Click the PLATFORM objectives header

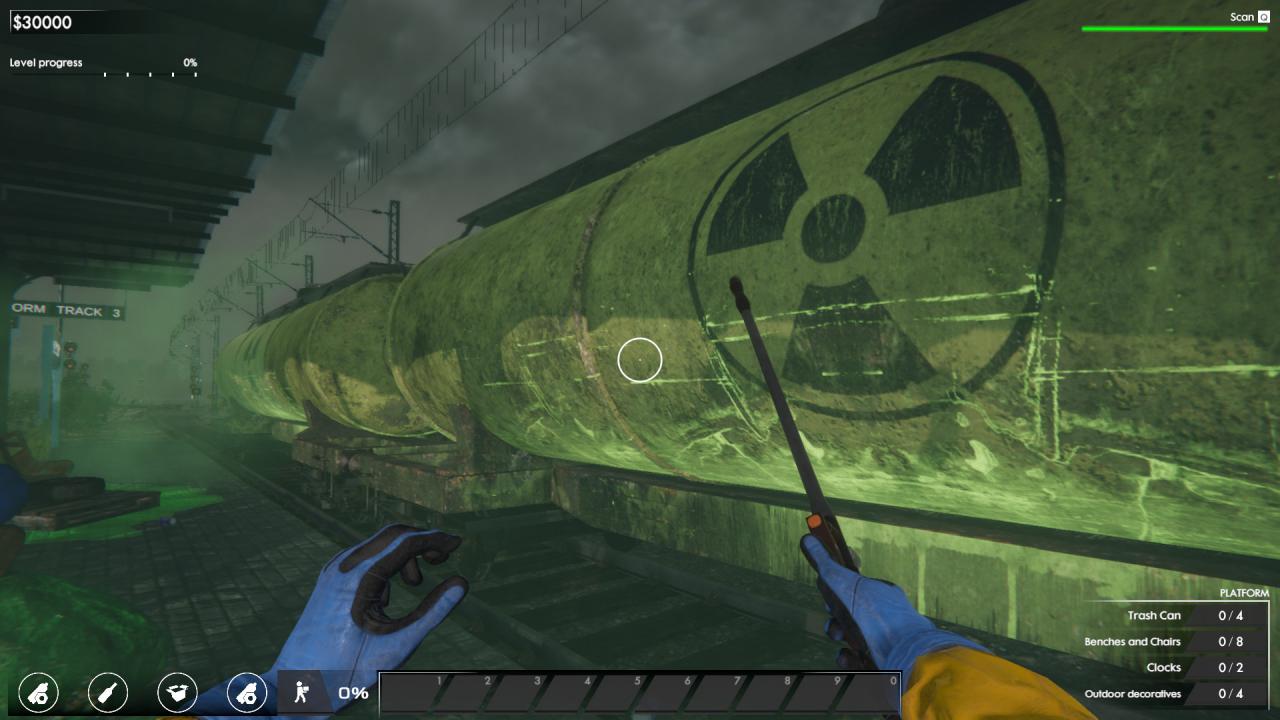pos(1243,593)
